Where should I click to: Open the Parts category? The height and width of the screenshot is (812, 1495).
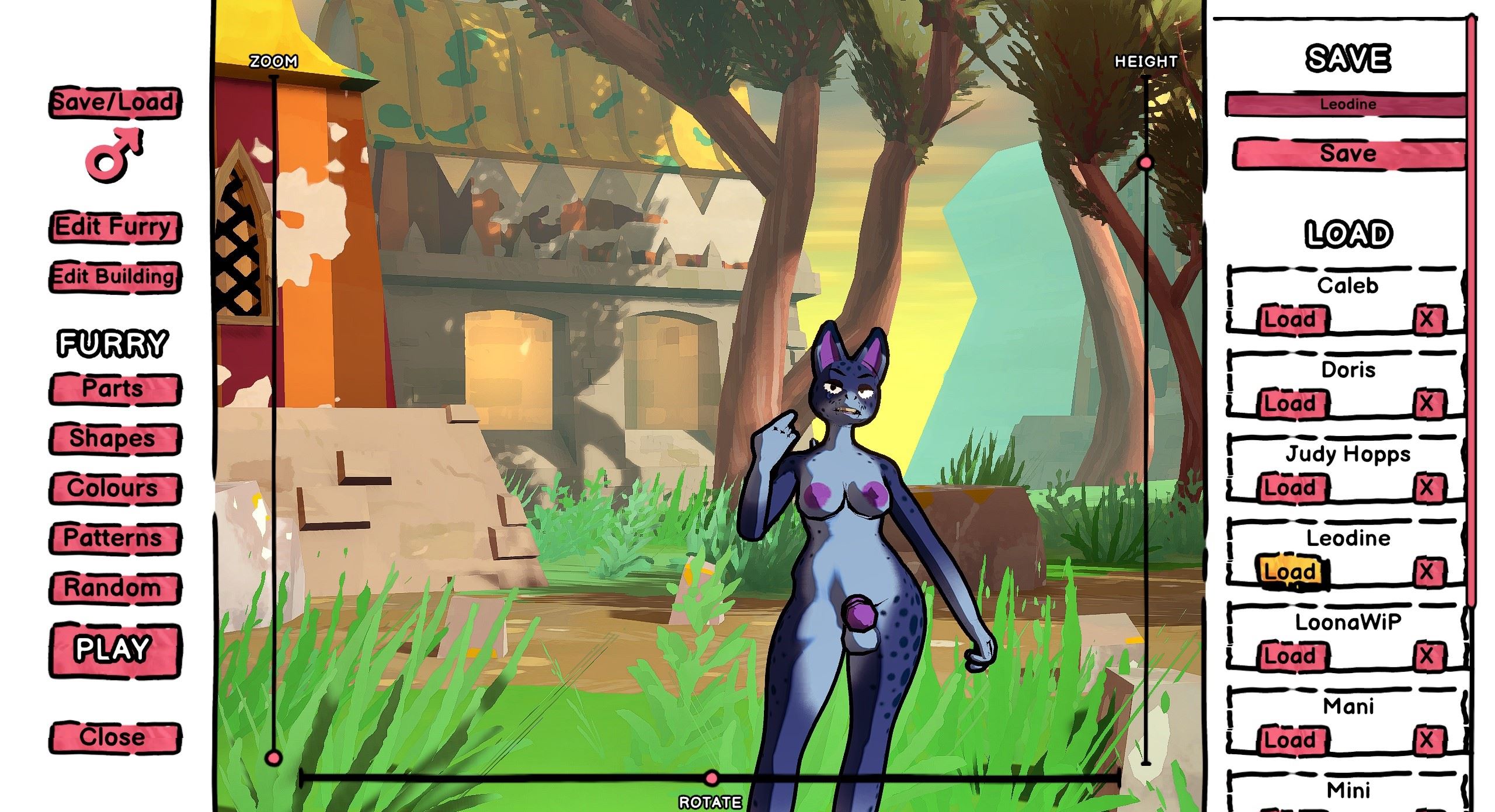[114, 389]
